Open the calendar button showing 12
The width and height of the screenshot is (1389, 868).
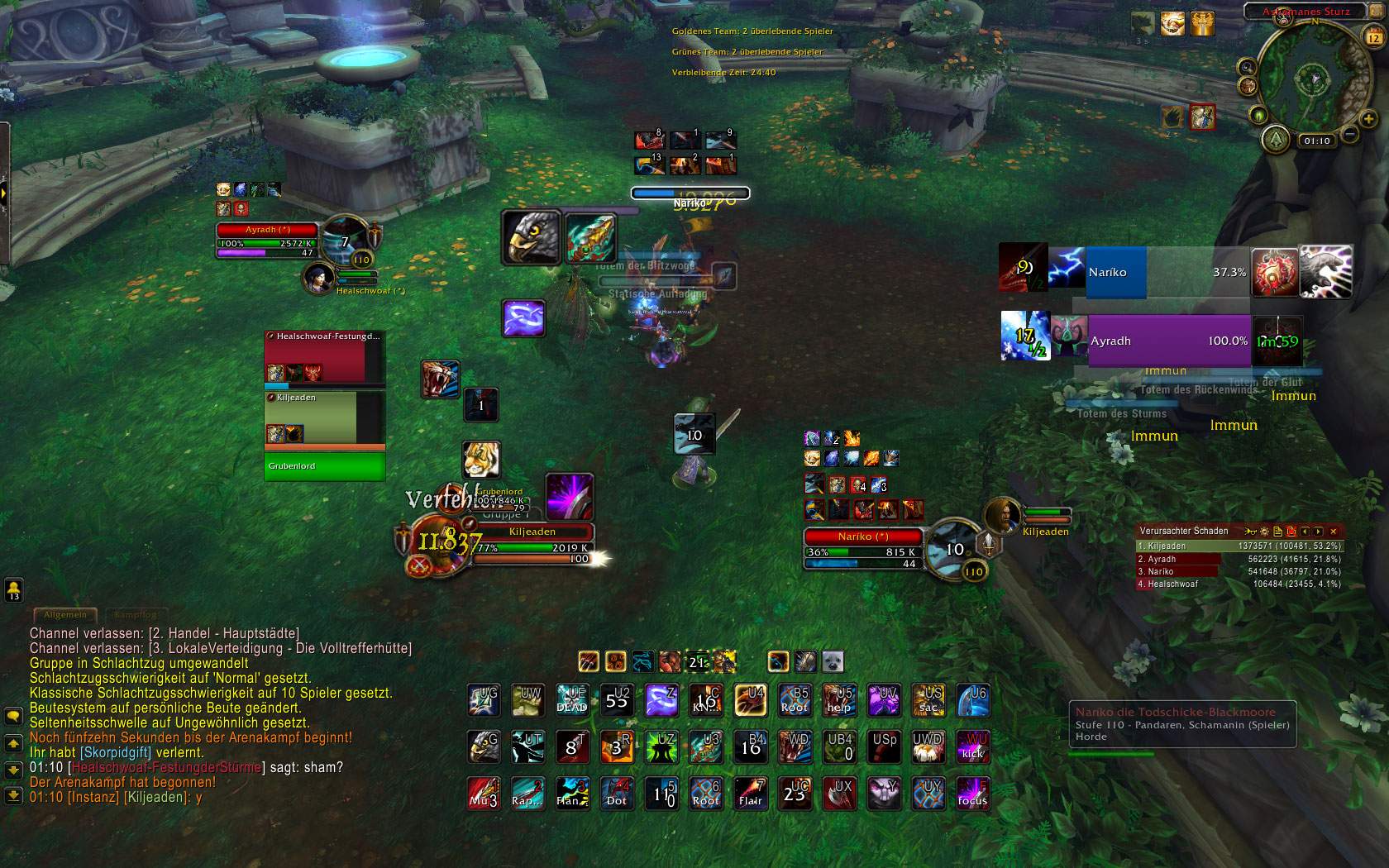1374,36
